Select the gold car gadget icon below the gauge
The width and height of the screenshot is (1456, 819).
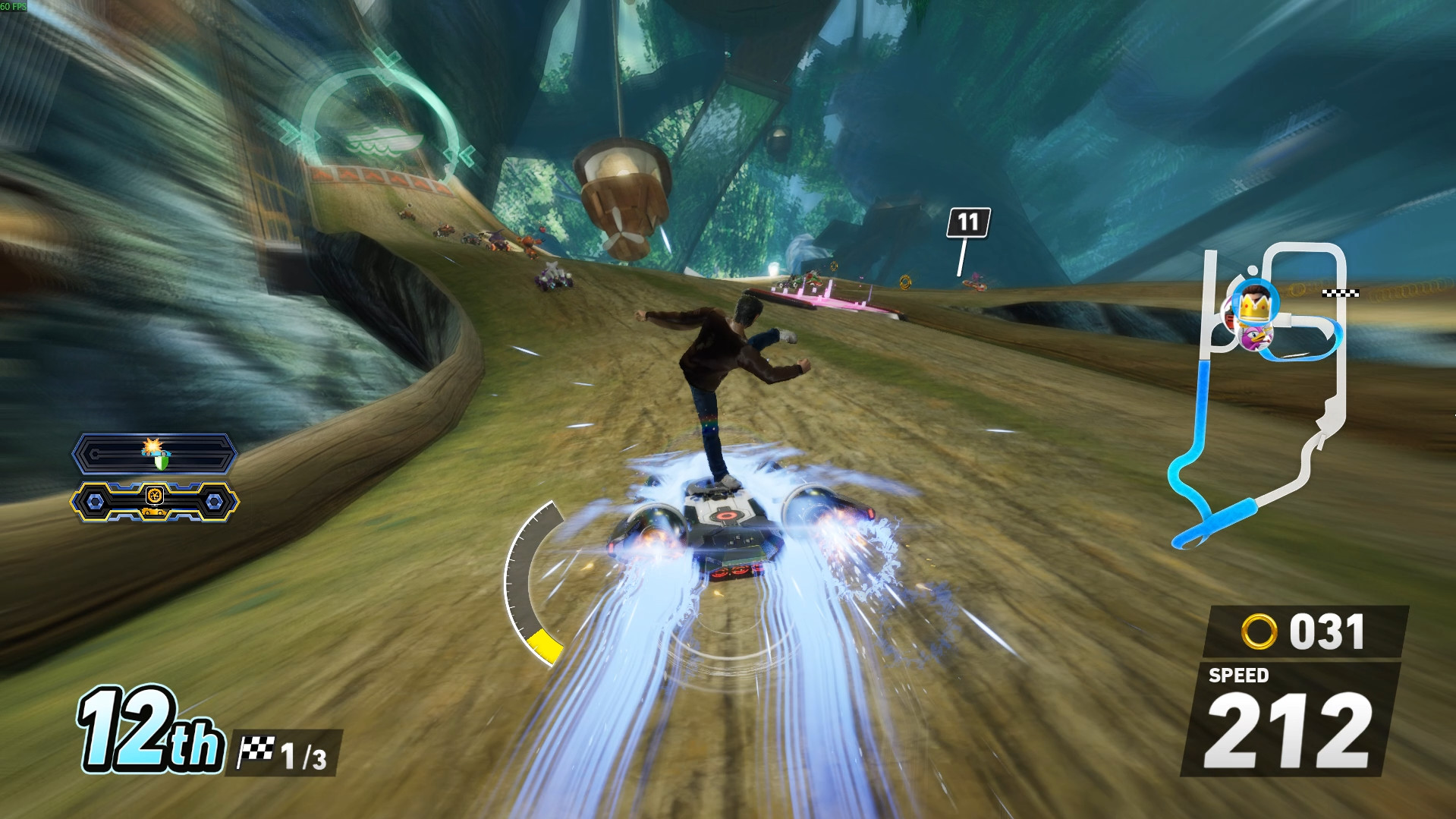154,512
